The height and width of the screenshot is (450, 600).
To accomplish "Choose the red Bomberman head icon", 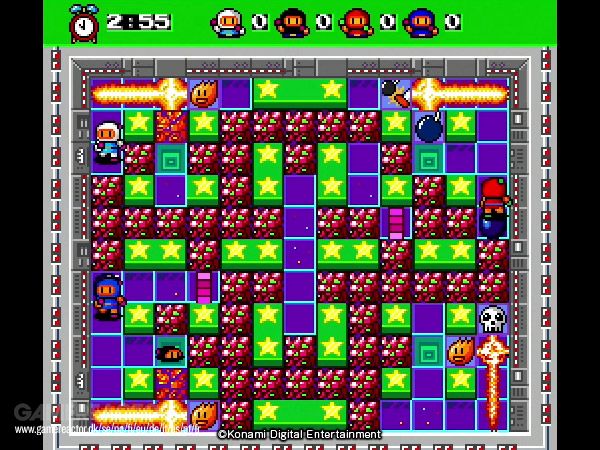I will (x=357, y=22).
